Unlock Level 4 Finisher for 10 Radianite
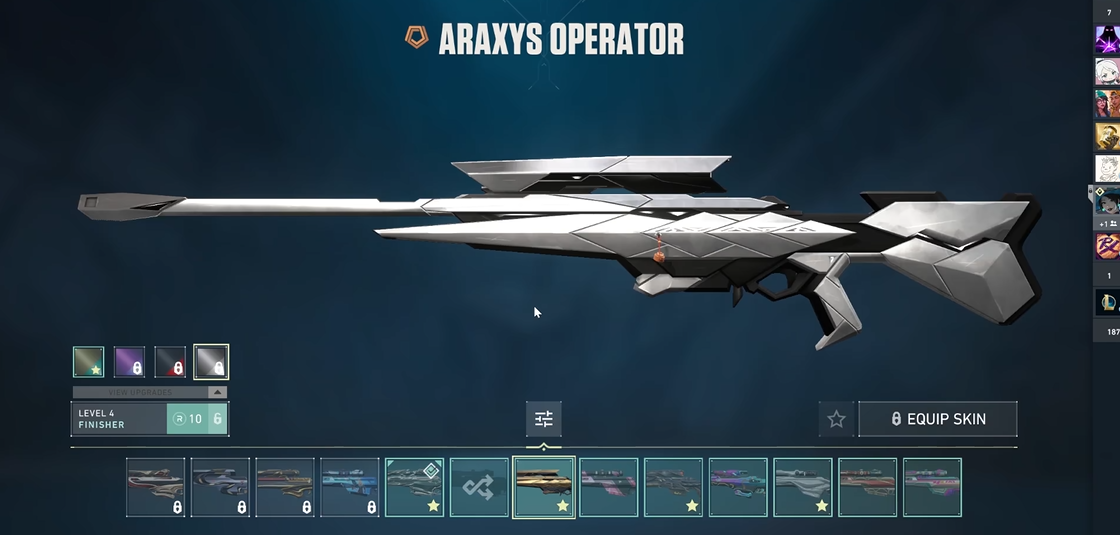Screen dimensions: 1120x535 [197, 419]
